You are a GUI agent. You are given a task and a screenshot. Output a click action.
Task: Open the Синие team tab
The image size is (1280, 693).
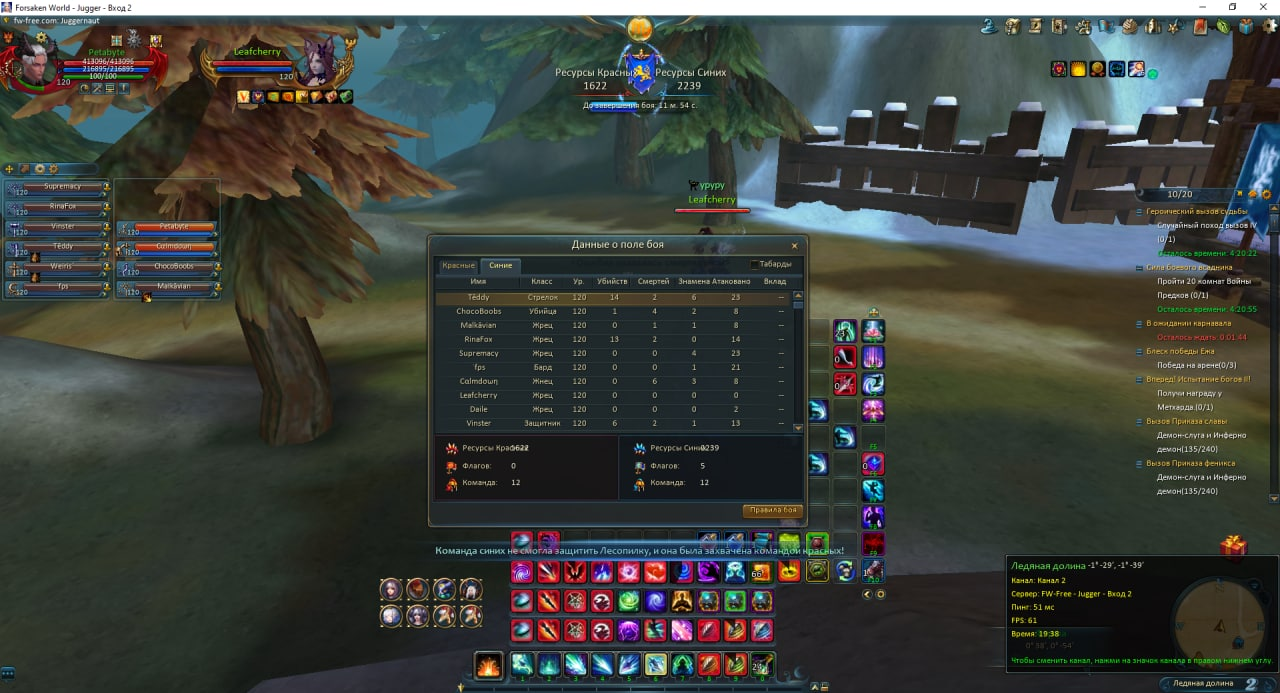click(x=500, y=265)
